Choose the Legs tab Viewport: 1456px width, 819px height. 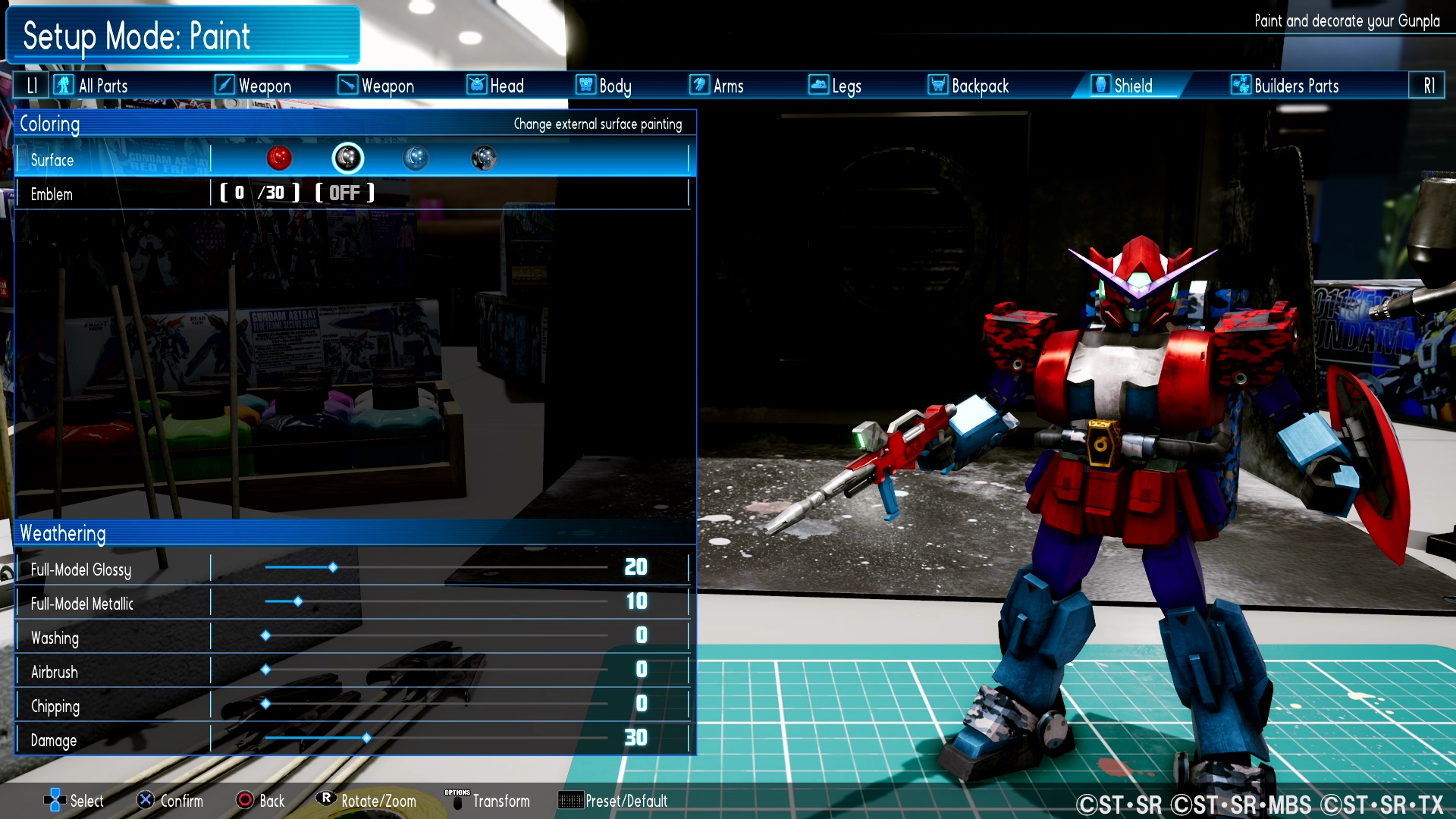[836, 86]
